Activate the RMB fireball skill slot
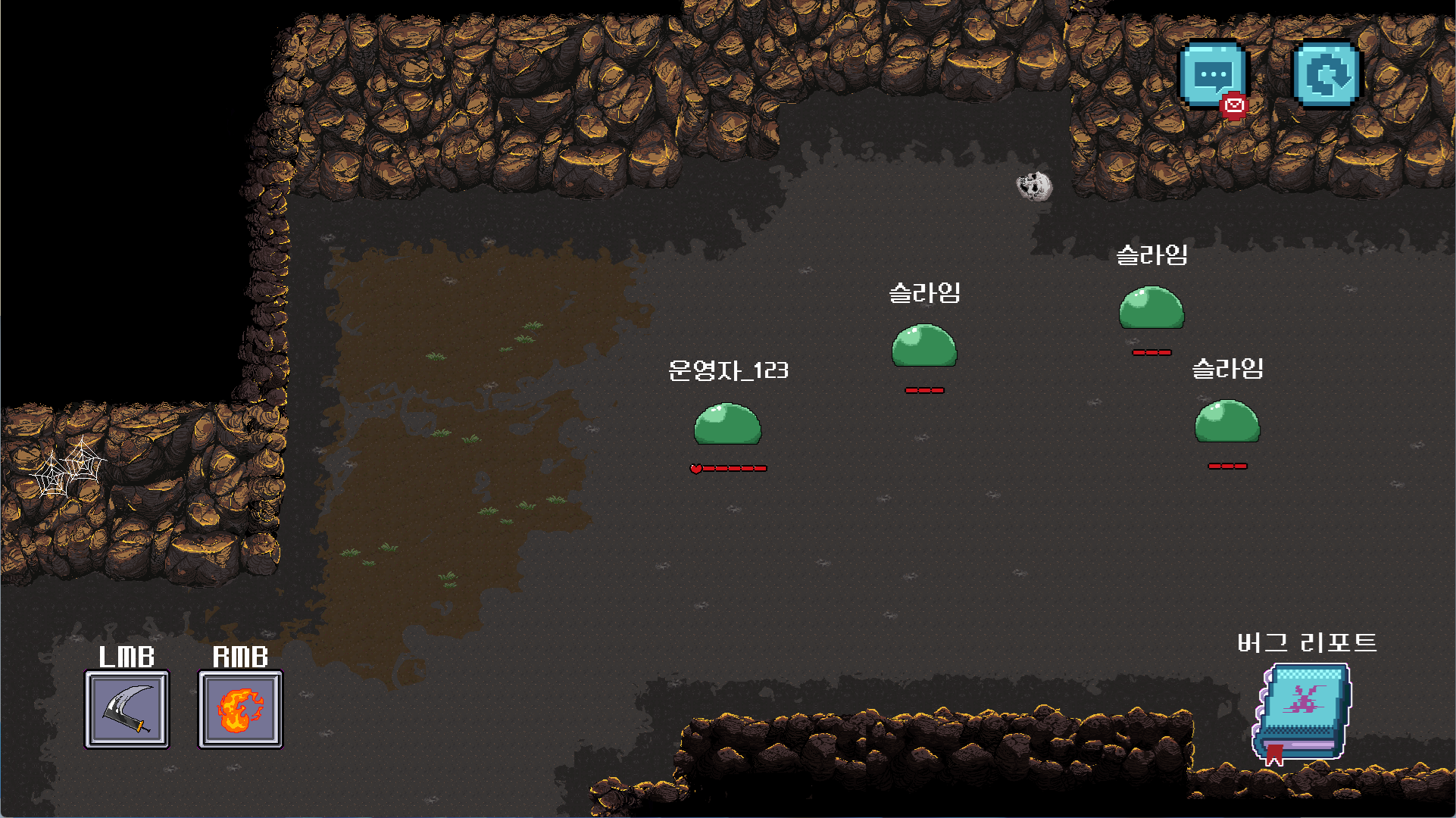Image resolution: width=1456 pixels, height=818 pixels. (x=240, y=710)
